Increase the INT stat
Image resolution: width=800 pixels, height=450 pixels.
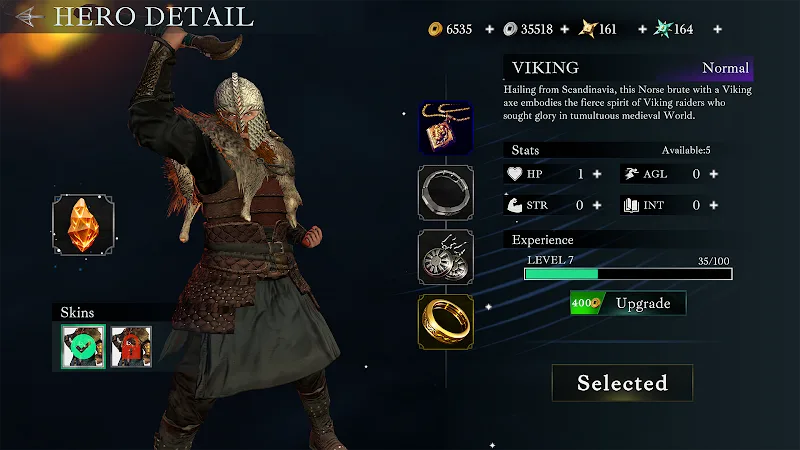(713, 206)
